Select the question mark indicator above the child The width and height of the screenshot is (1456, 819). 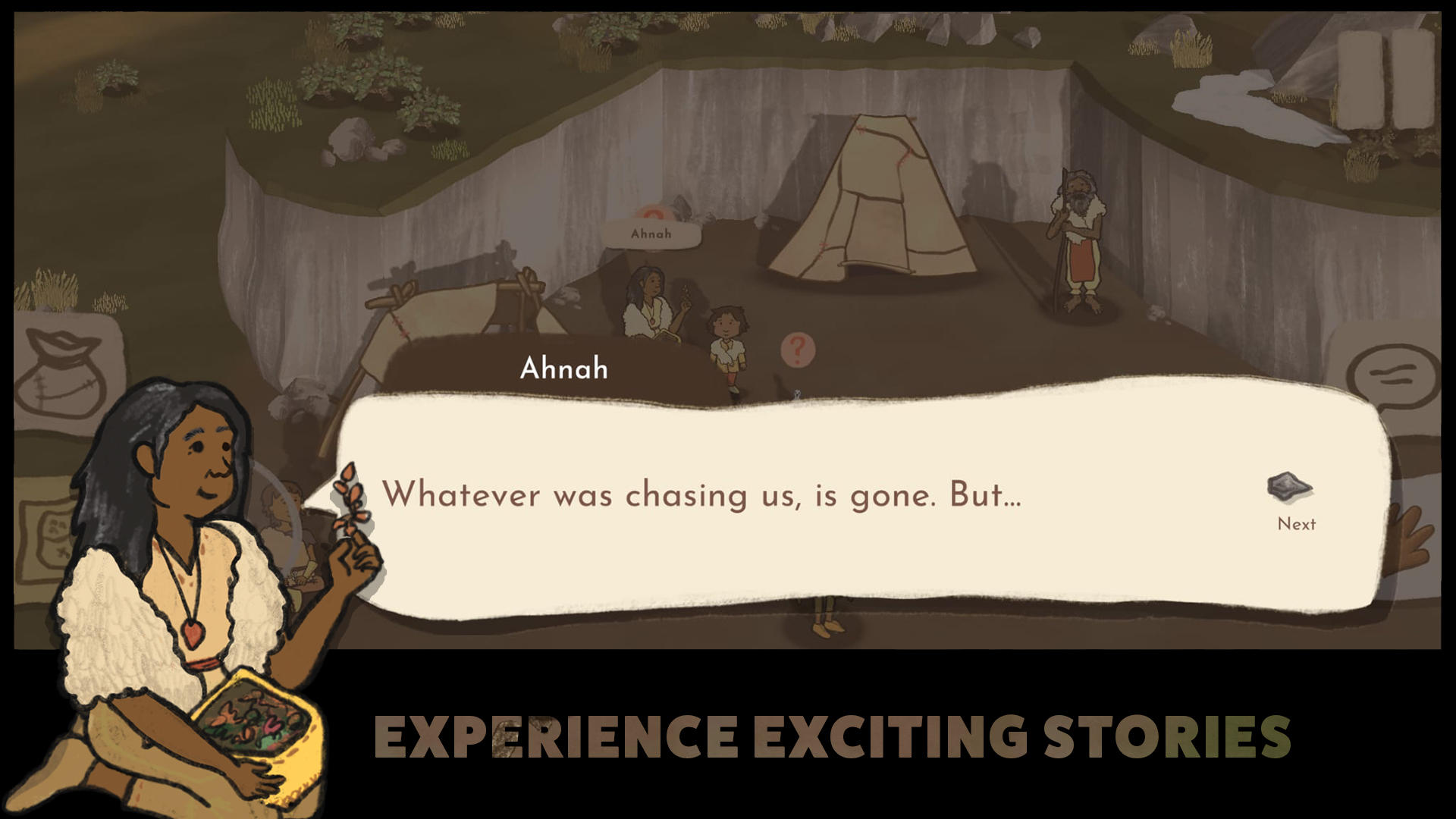pos(798,350)
